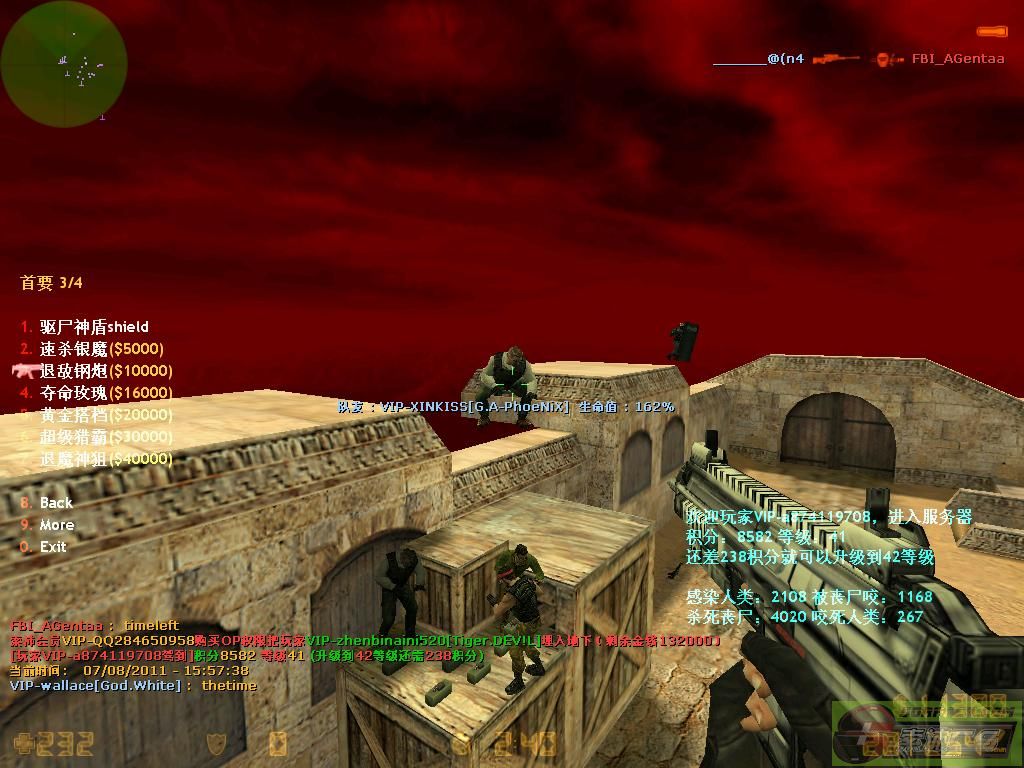1024x768 pixels.
Task: Show More items in the menu
Action: (x=56, y=525)
